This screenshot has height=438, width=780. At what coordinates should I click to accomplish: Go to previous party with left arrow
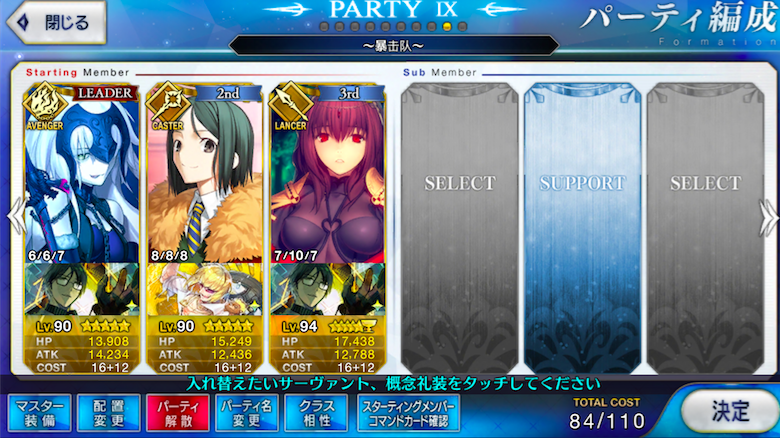12,215
